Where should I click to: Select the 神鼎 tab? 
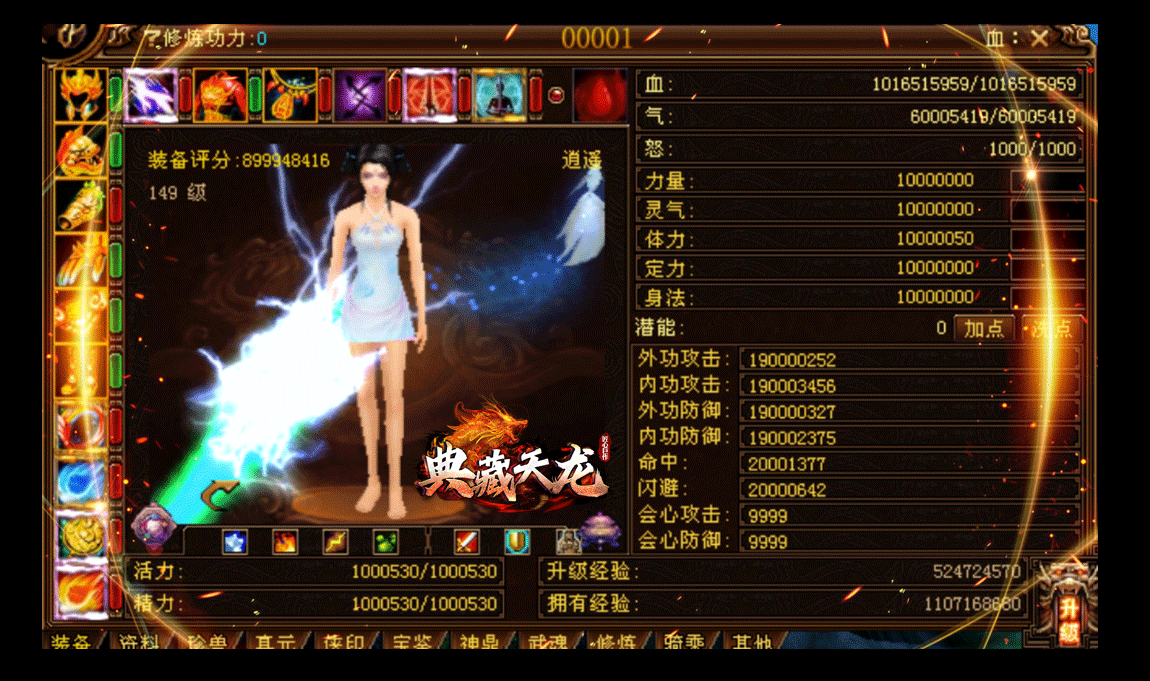pos(482,641)
